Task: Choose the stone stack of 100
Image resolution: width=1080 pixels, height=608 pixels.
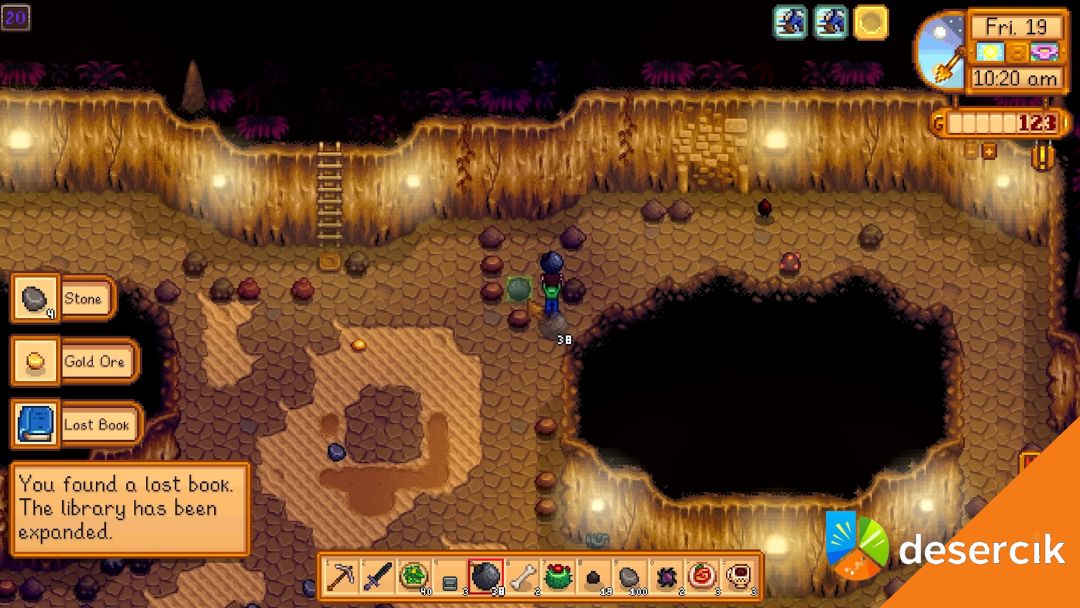Action: point(630,576)
